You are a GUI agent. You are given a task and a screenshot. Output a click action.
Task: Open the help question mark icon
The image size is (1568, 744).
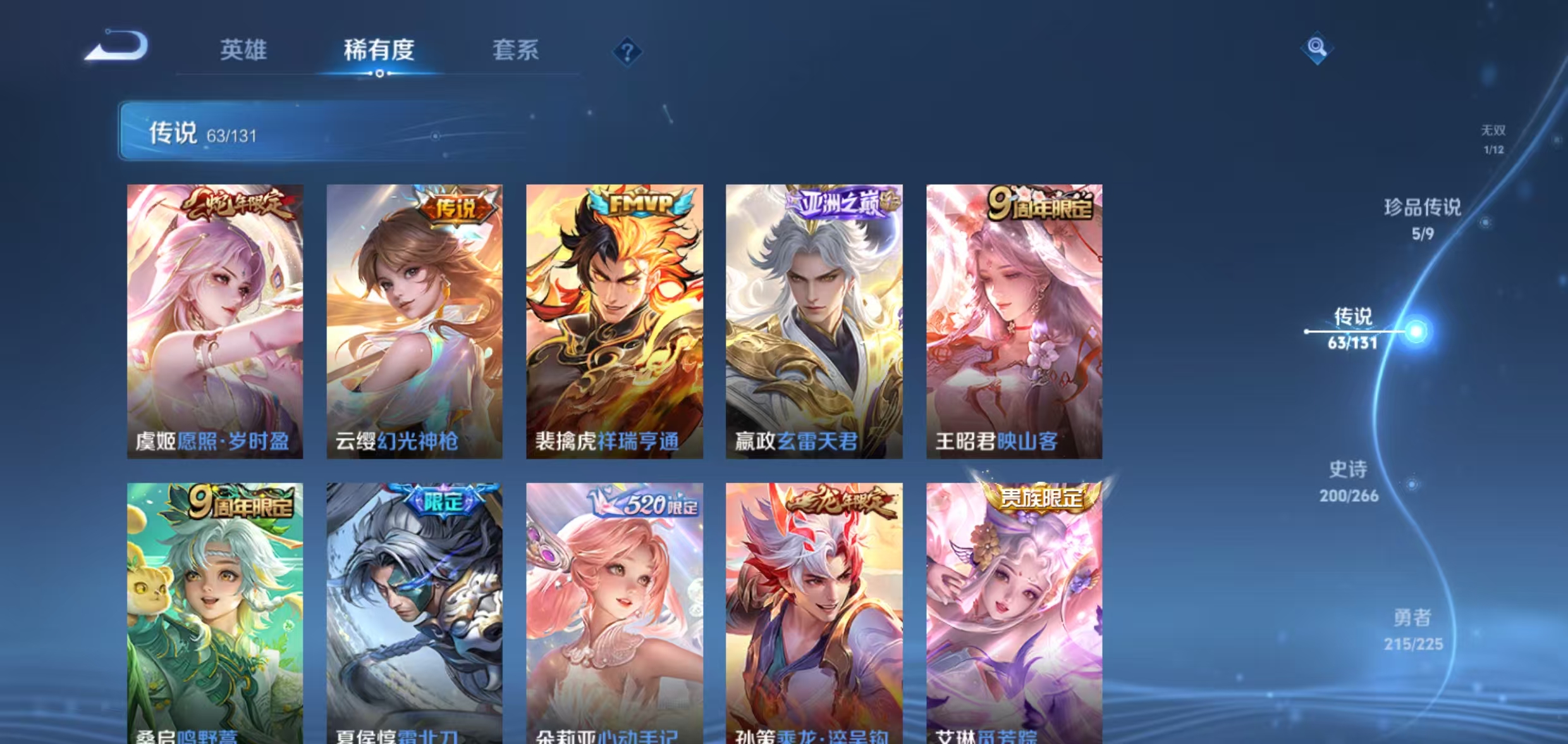tap(628, 53)
